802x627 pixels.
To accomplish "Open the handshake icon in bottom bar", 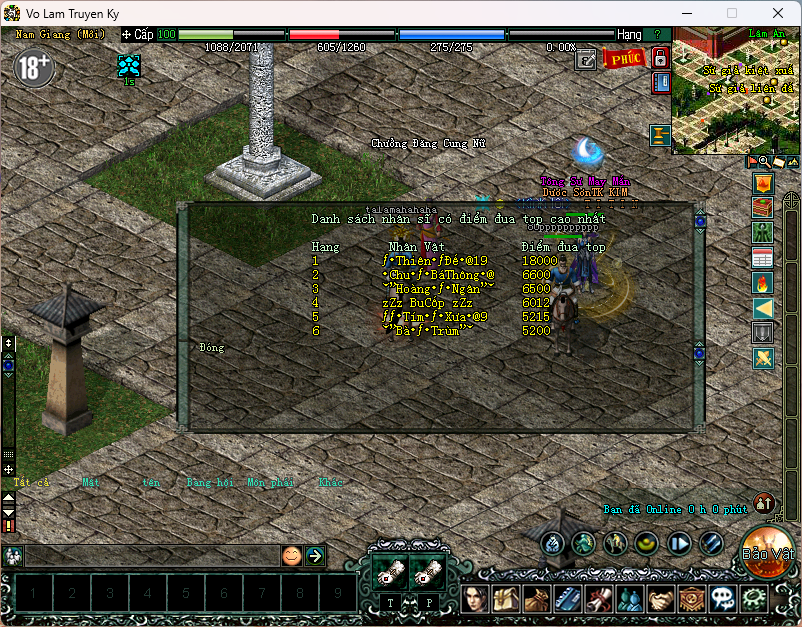I will point(661,599).
